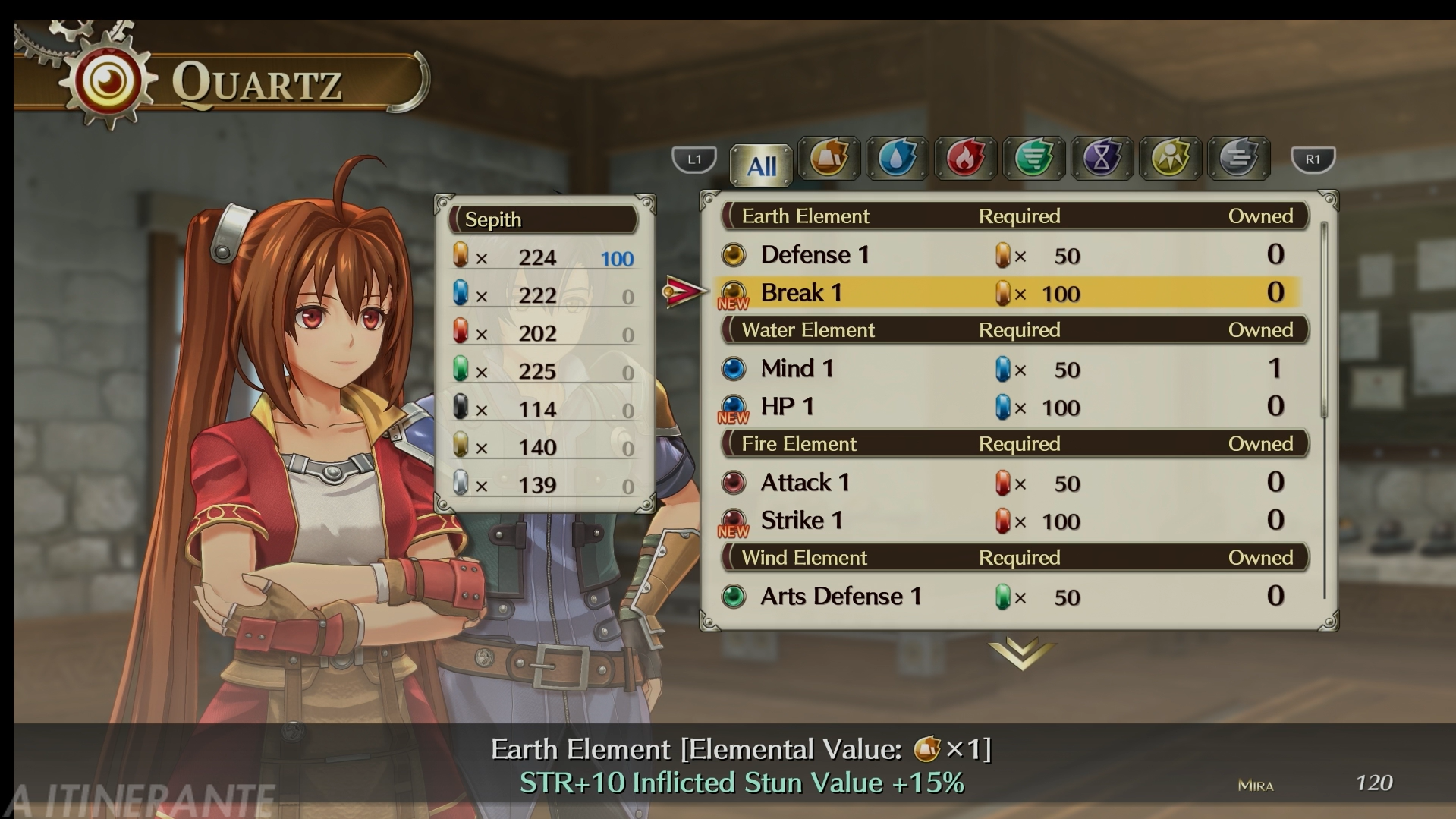Choose the highlighted Break 1 quartz
Image resolution: width=1456 pixels, height=819 pixels.
coord(1009,293)
